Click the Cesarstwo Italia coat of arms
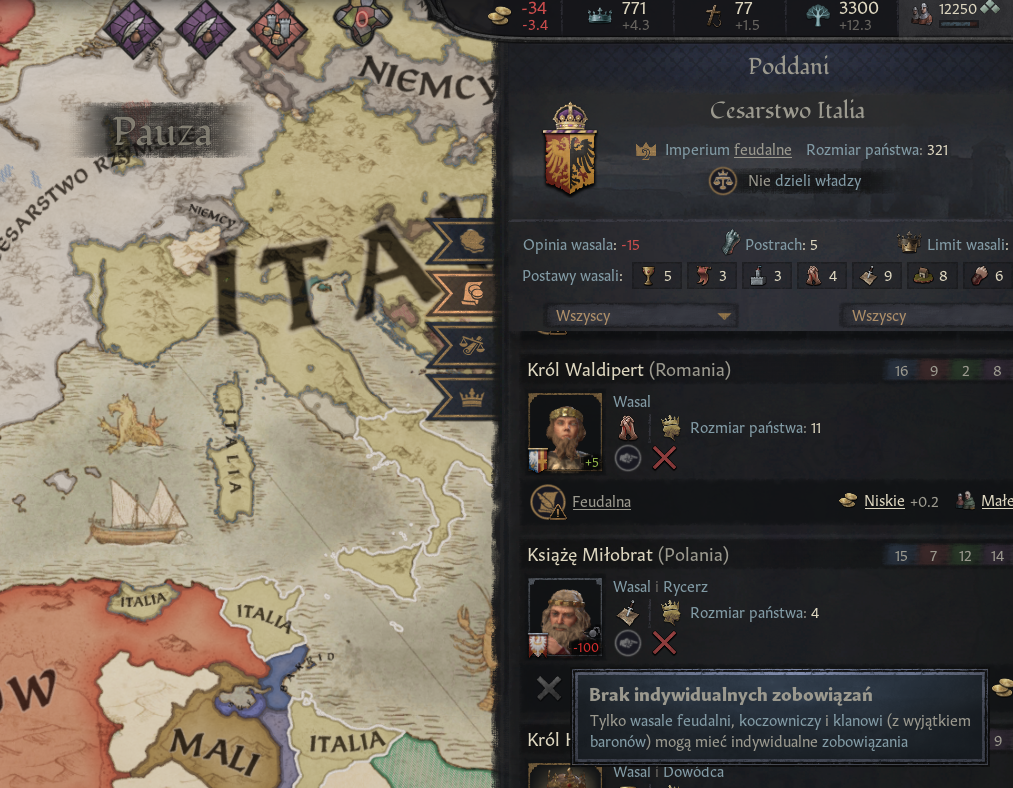The height and width of the screenshot is (788, 1013). [x=569, y=150]
